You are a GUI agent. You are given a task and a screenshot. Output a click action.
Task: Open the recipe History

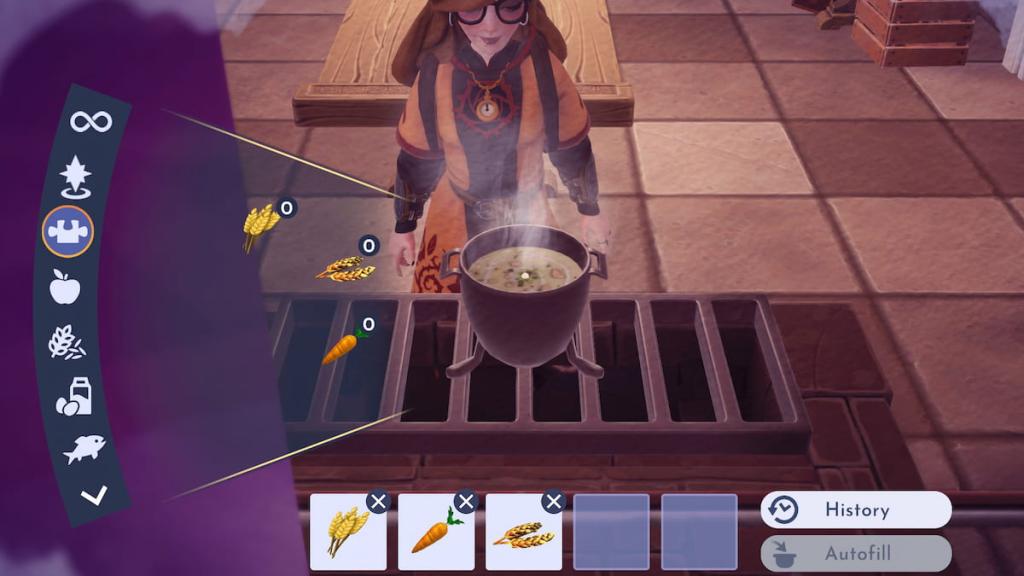click(856, 510)
